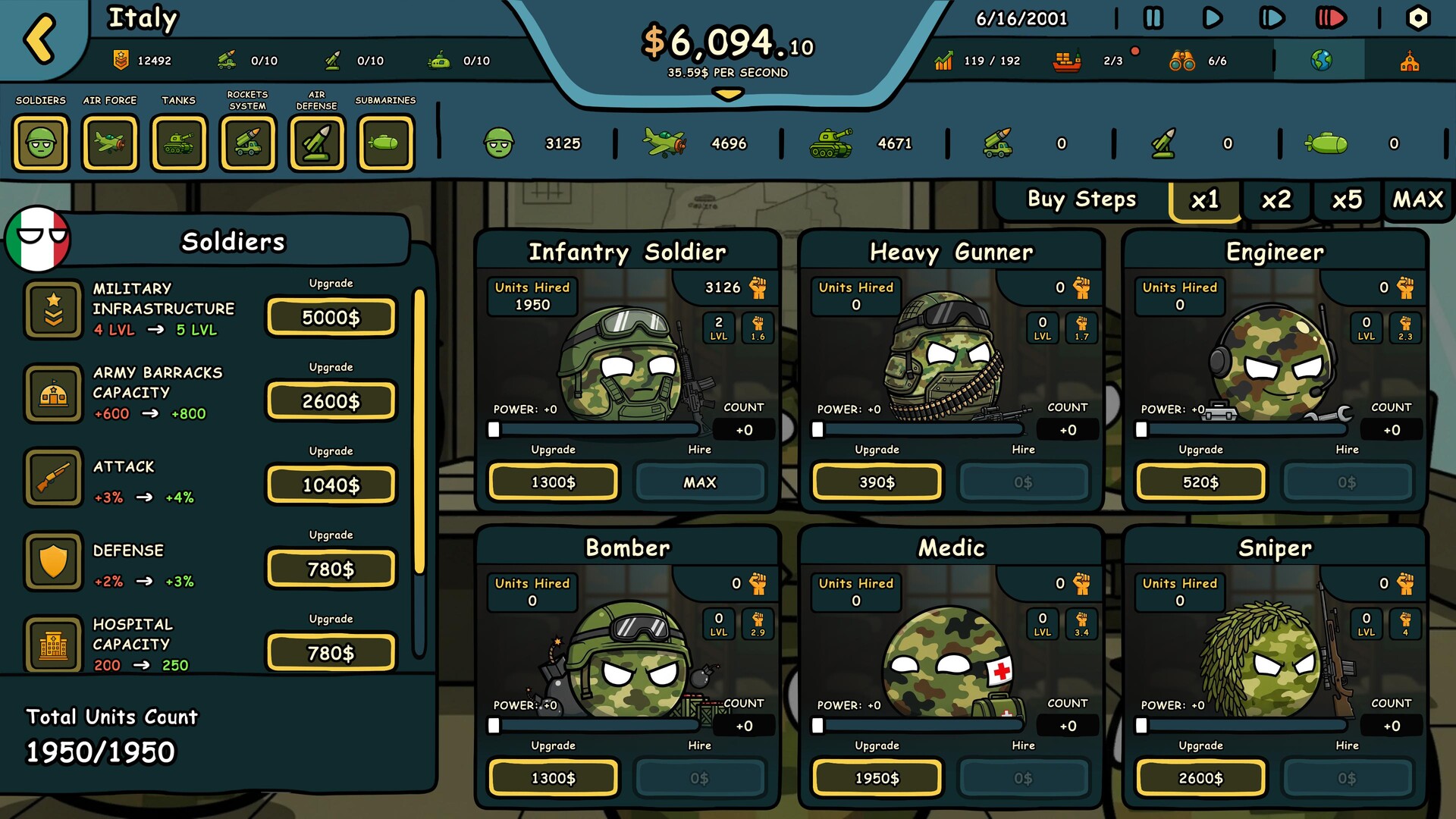This screenshot has height=819, width=1456.
Task: Upgrade the Medic for 1950$
Action: point(877,778)
